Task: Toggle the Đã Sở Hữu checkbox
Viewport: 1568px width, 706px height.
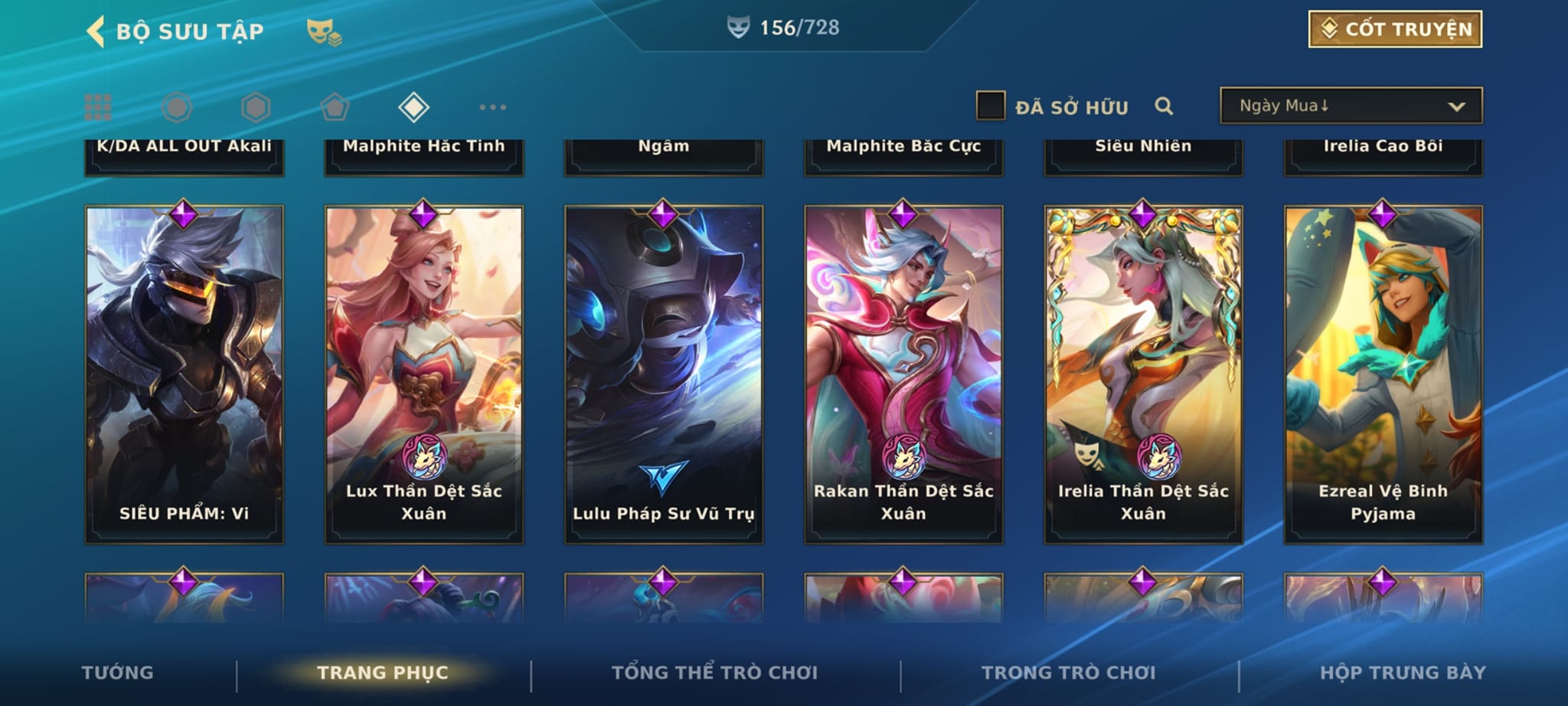Action: (990, 106)
